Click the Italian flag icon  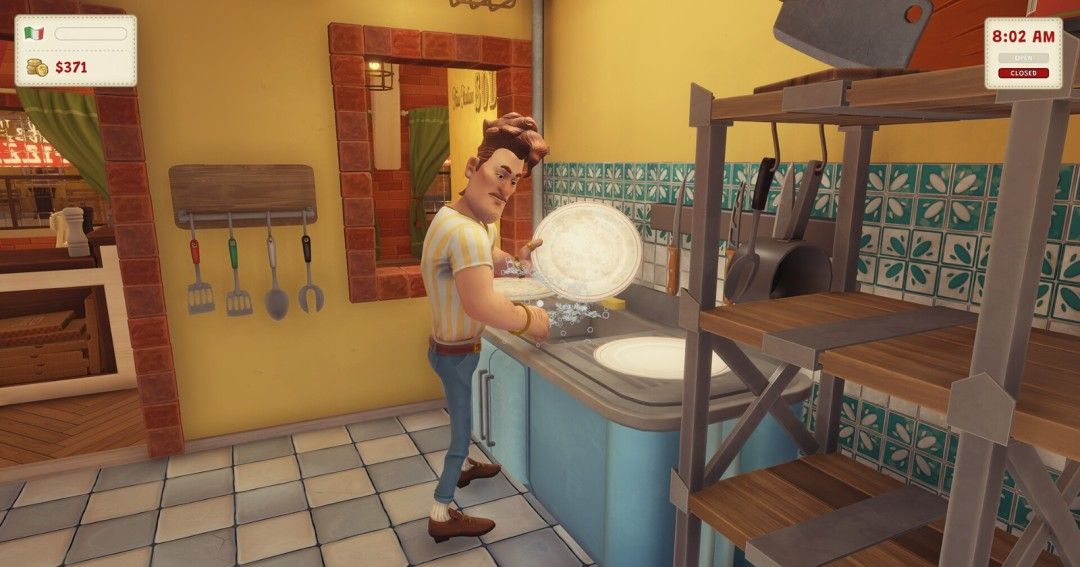point(35,34)
